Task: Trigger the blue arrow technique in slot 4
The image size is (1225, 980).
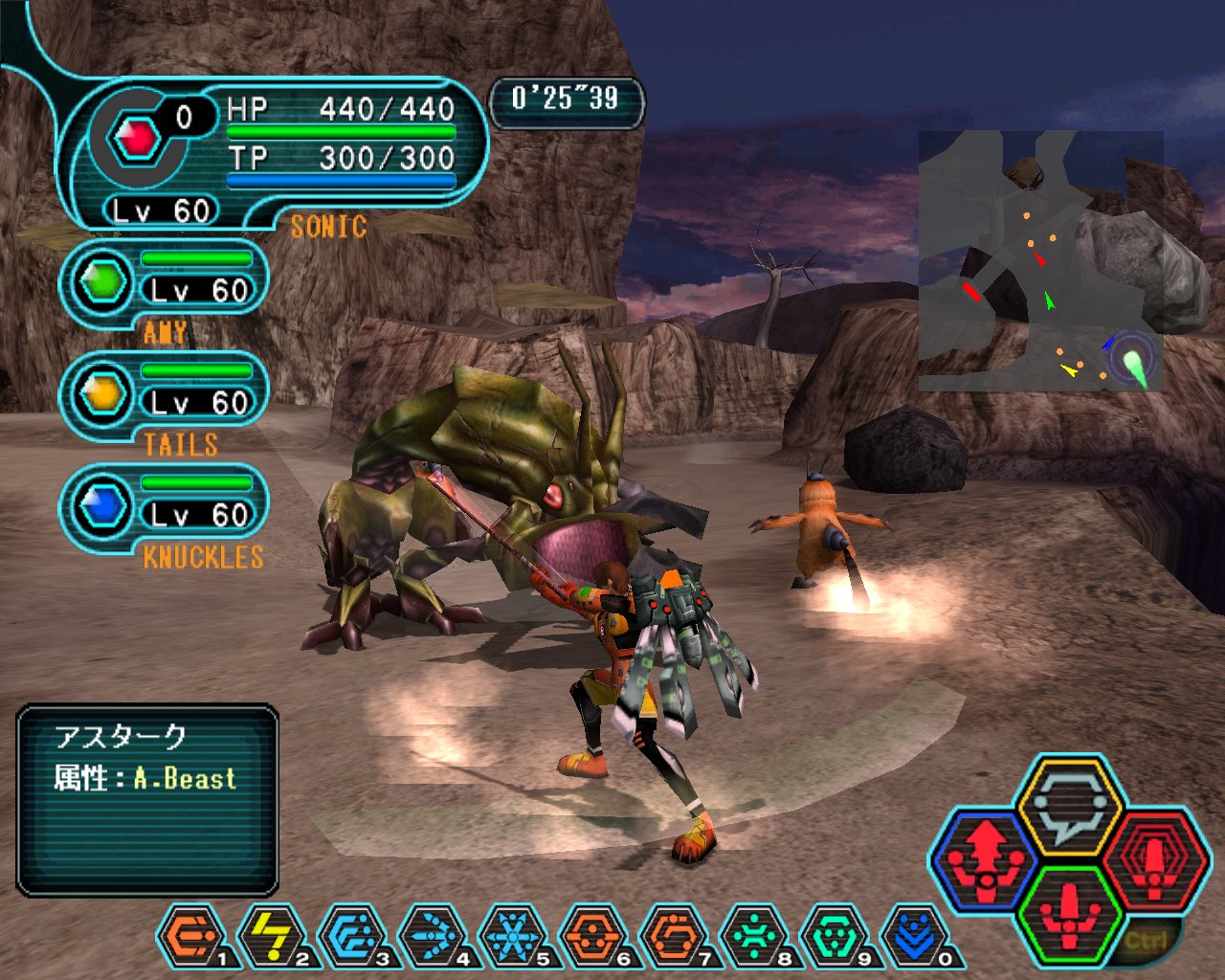Action: click(x=434, y=935)
